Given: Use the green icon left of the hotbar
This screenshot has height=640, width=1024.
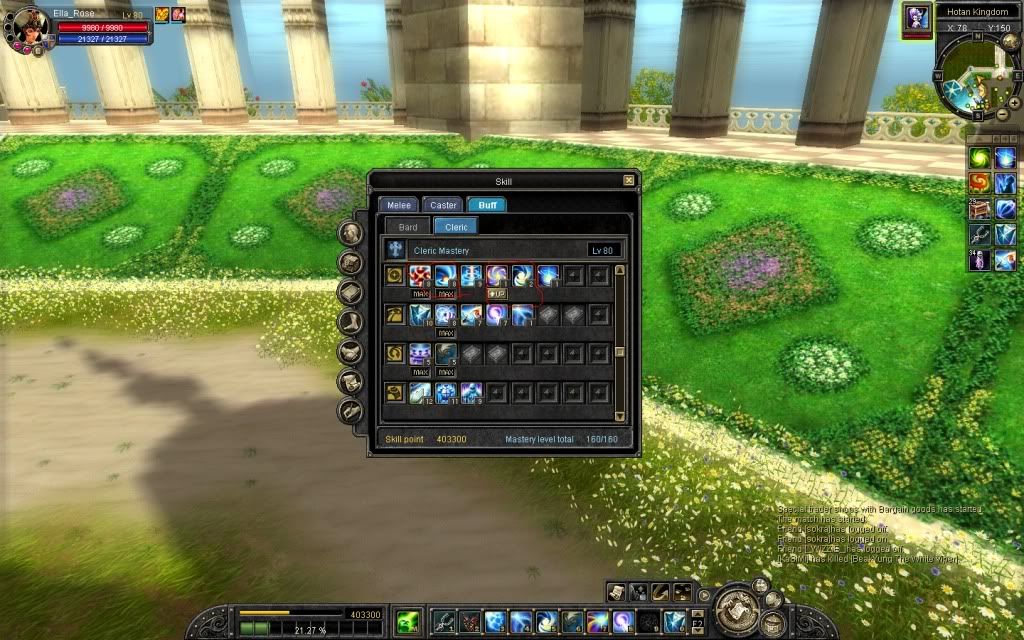Looking at the screenshot, I should pos(406,621).
